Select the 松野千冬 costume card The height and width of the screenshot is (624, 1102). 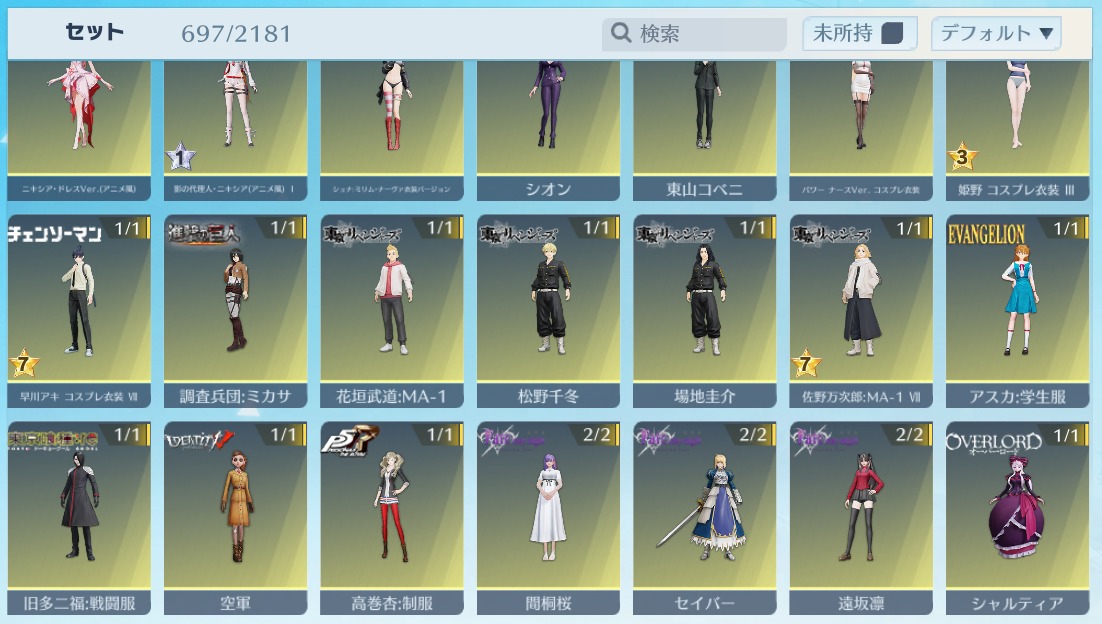548,310
